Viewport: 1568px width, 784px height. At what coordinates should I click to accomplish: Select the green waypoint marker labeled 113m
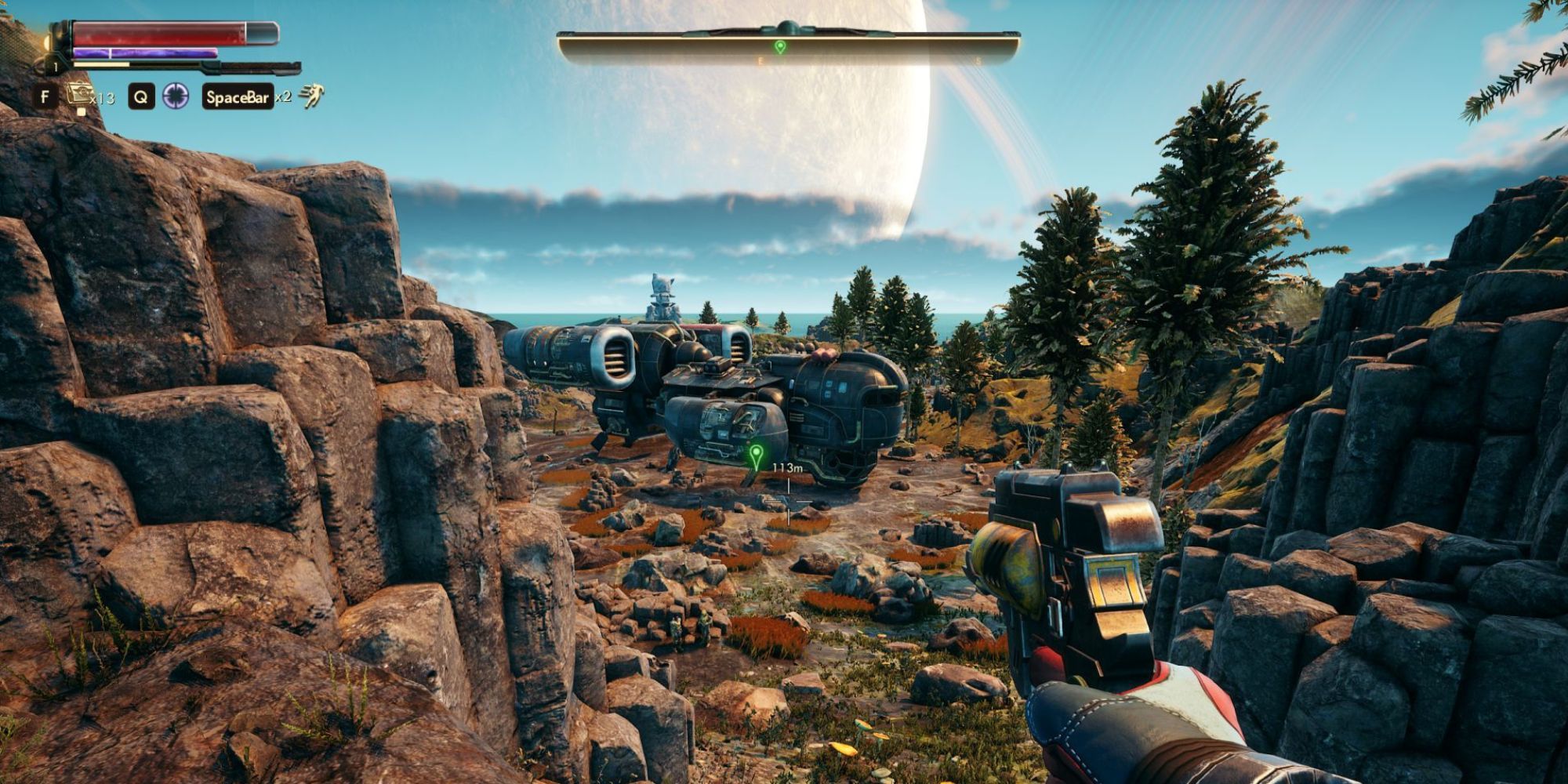[x=756, y=454]
